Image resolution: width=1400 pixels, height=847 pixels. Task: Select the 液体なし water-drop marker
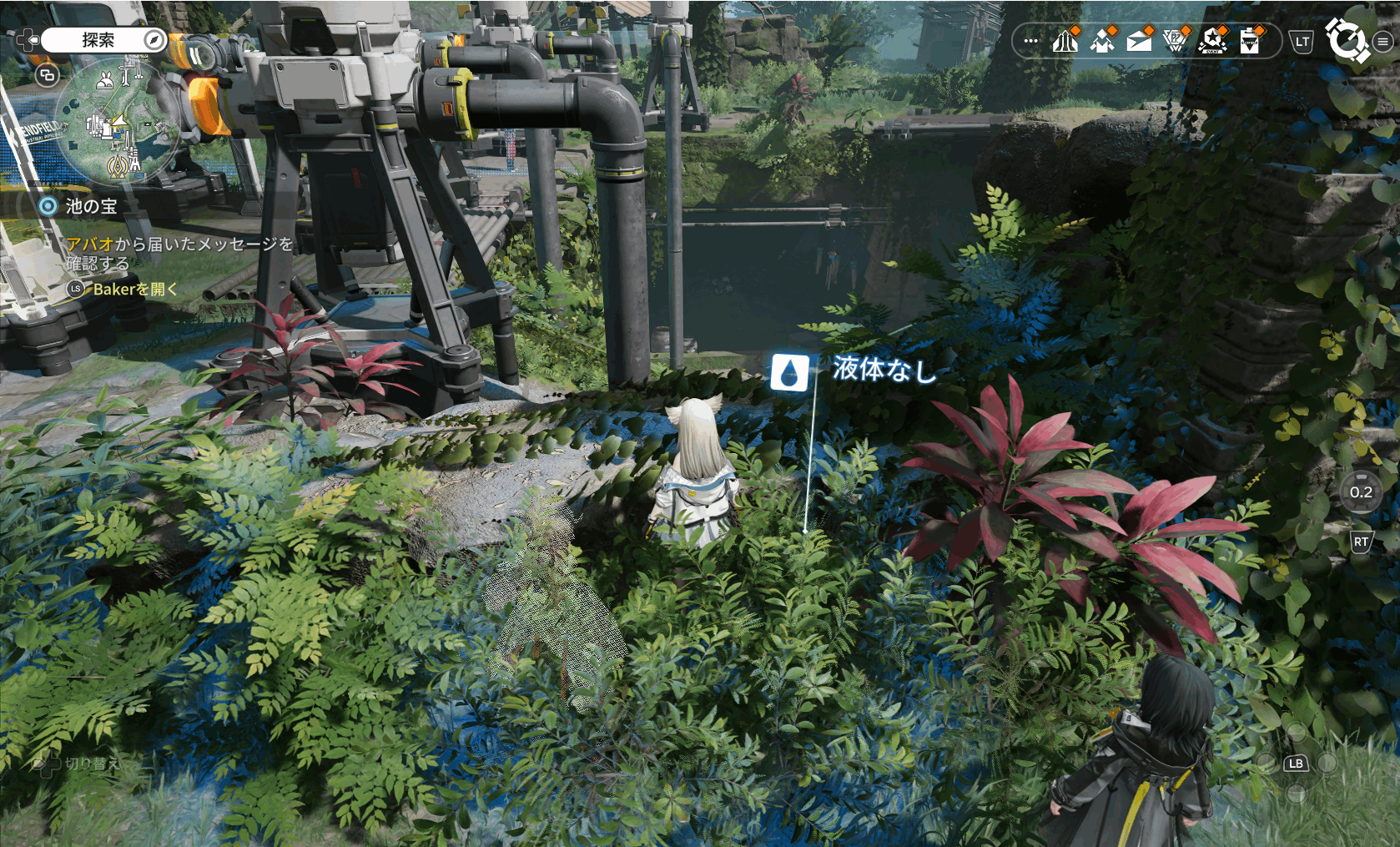[x=789, y=372]
